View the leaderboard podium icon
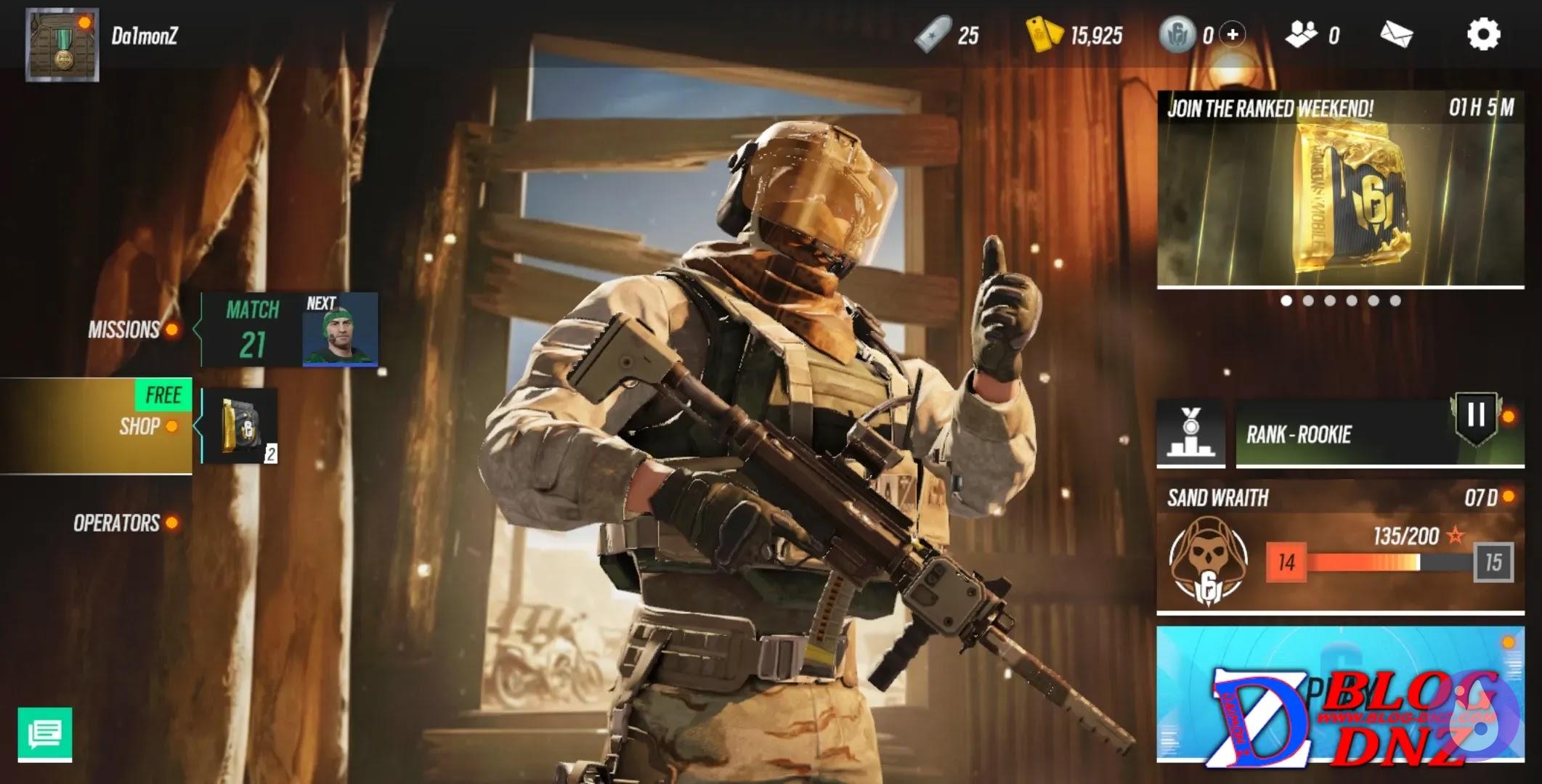 point(1190,433)
